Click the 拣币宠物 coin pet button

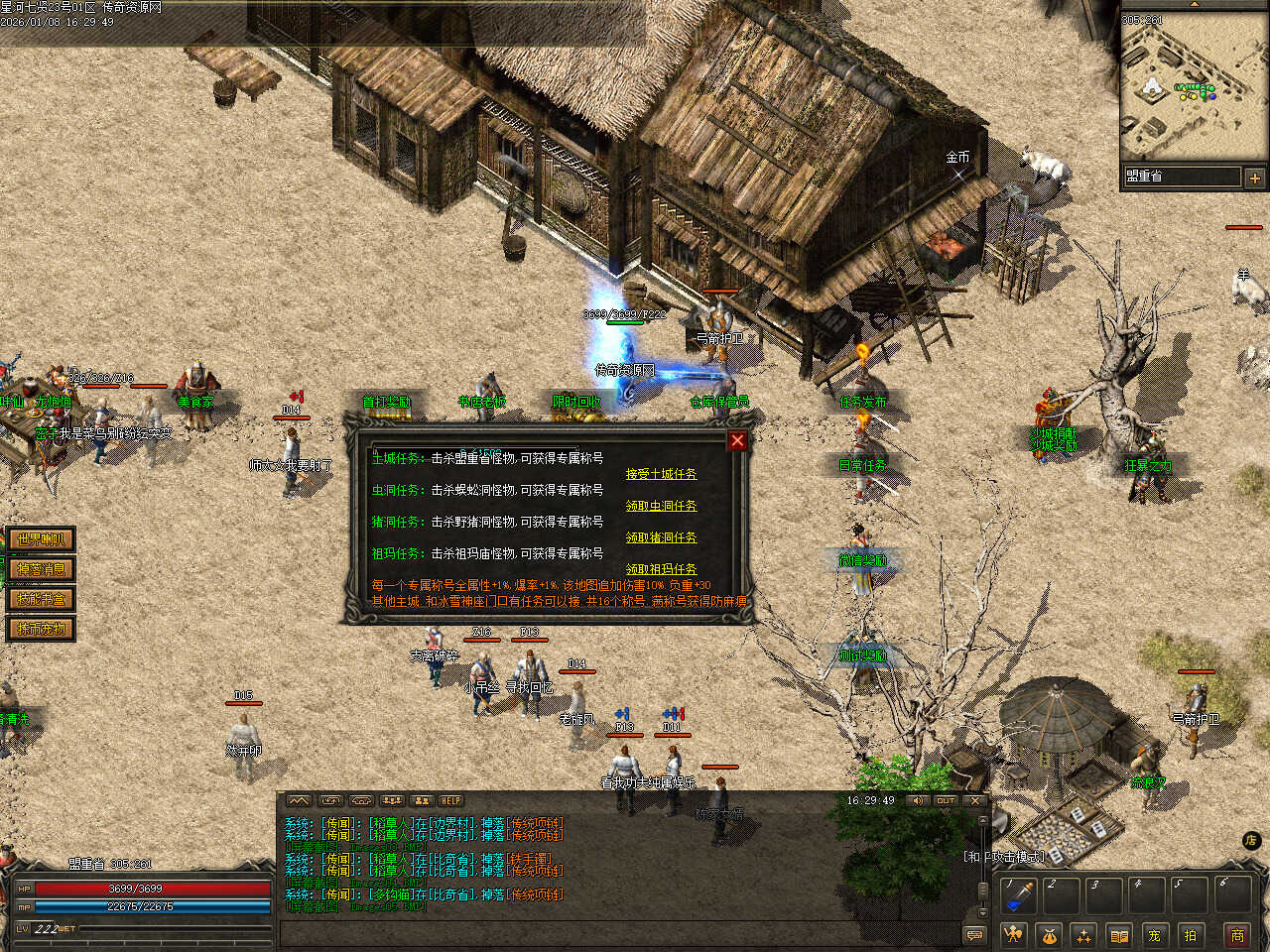click(41, 629)
